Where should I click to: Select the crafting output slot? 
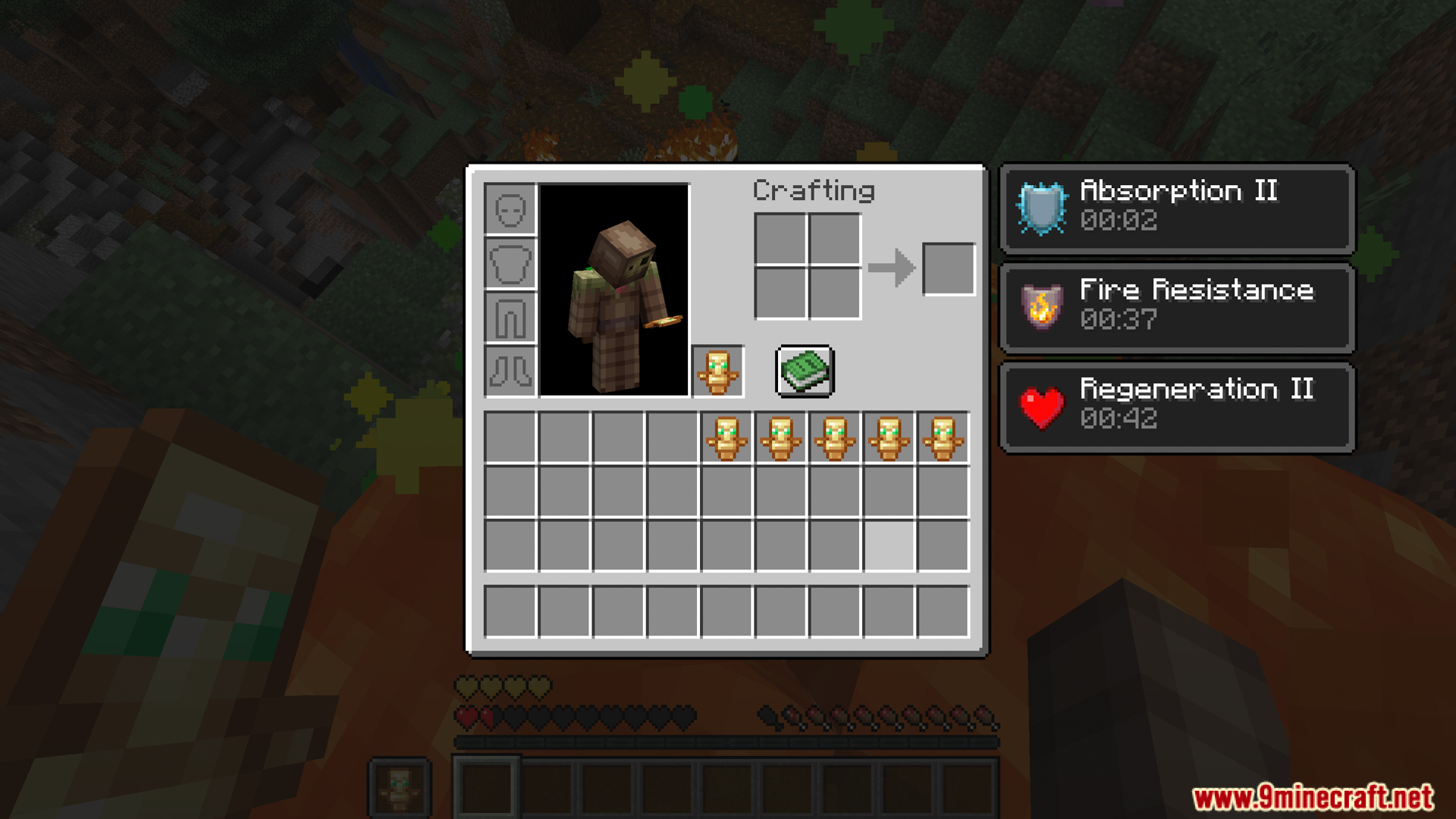[949, 267]
